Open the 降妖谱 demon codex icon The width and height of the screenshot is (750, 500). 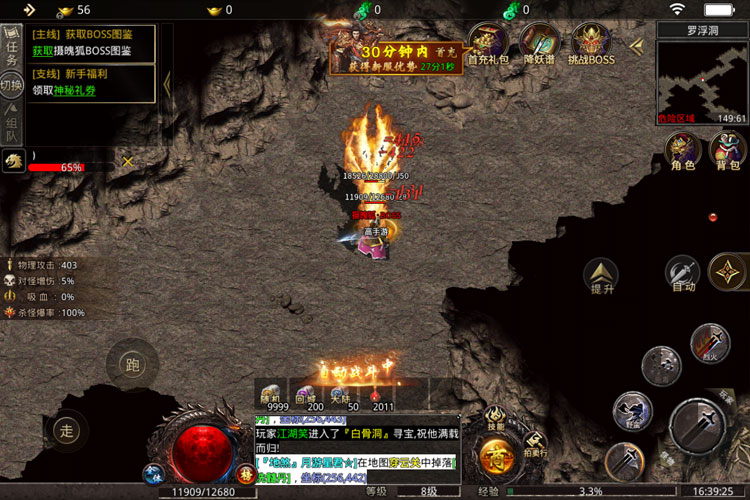click(539, 44)
